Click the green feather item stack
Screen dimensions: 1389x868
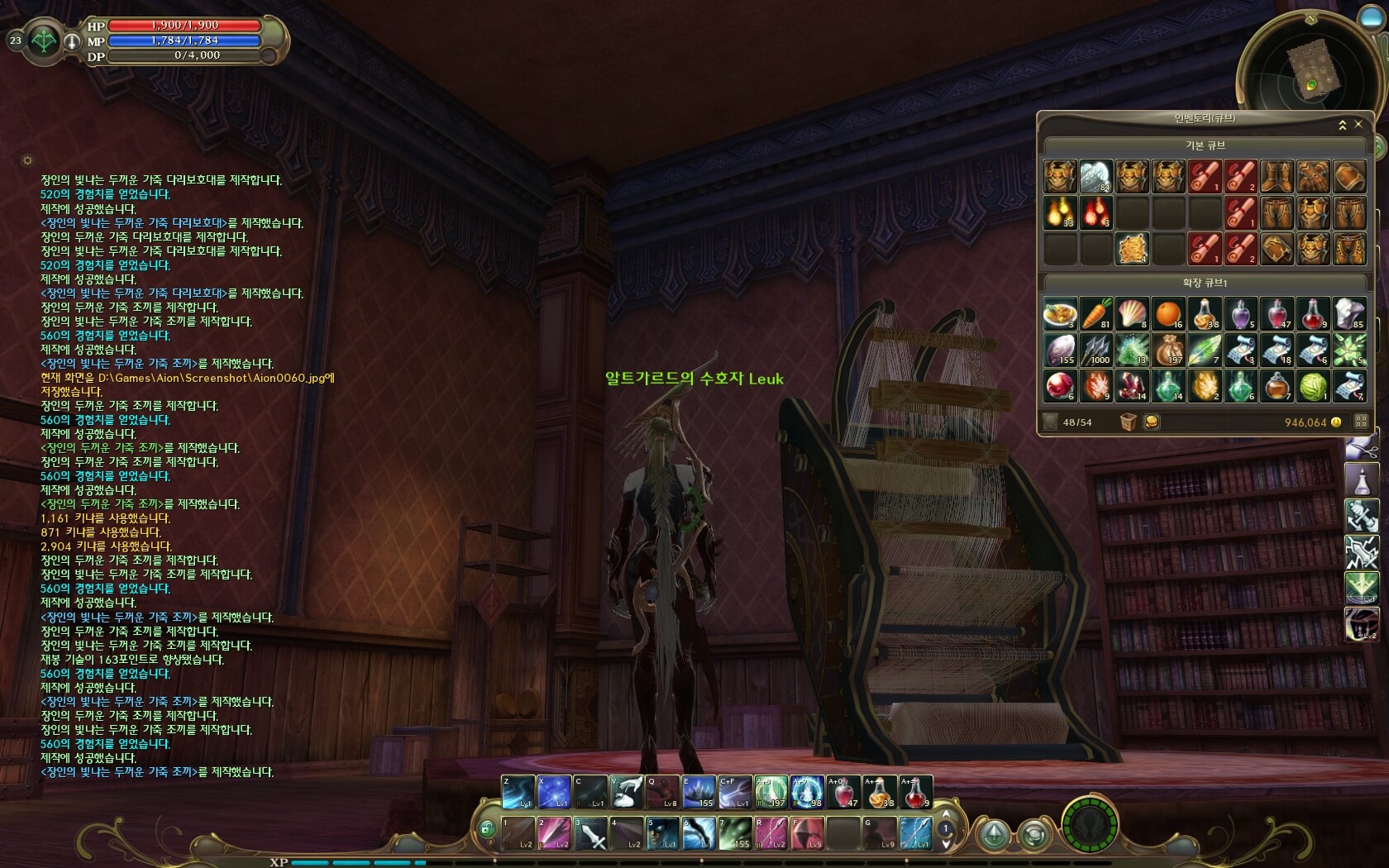coord(1204,350)
